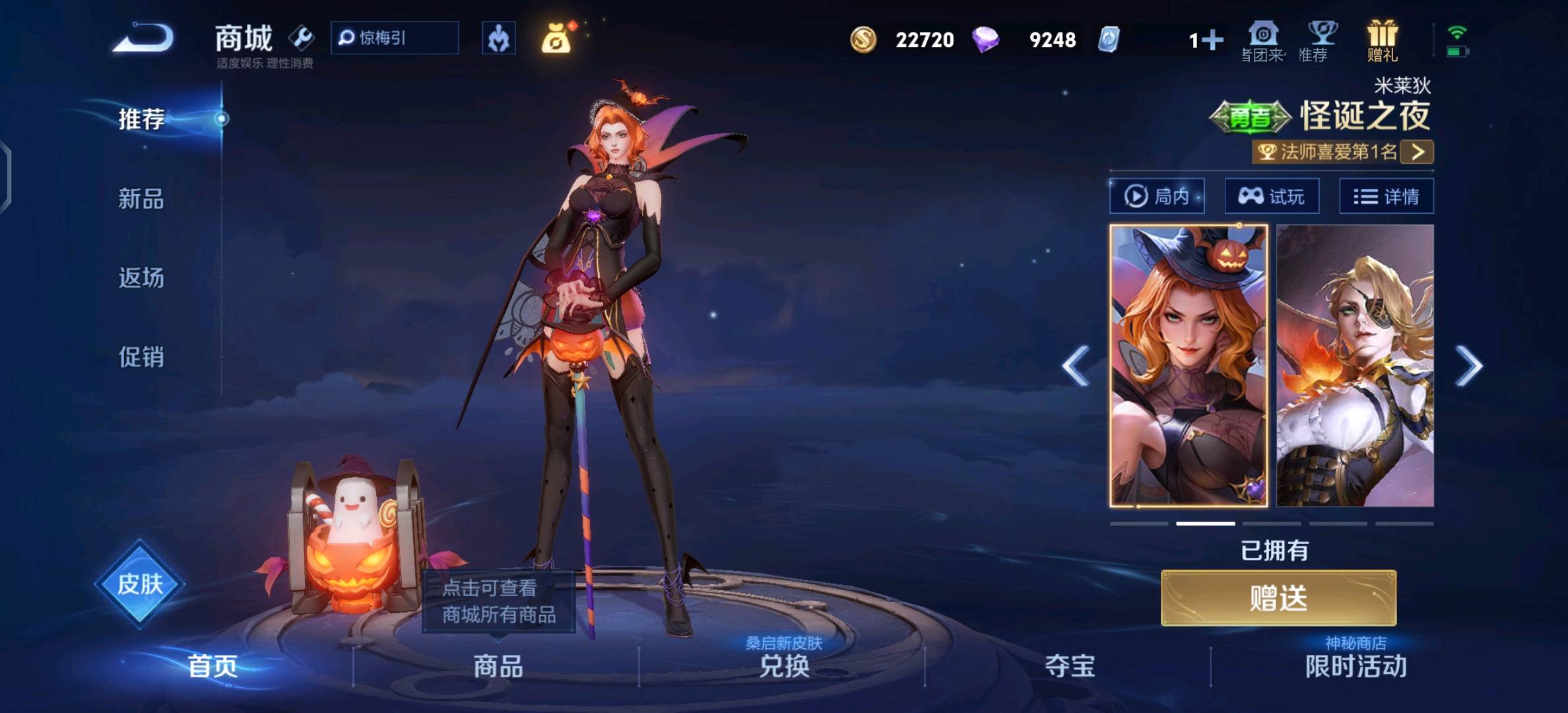Open the blue hero emblem icon near search bar
The height and width of the screenshot is (713, 1568).
point(500,38)
